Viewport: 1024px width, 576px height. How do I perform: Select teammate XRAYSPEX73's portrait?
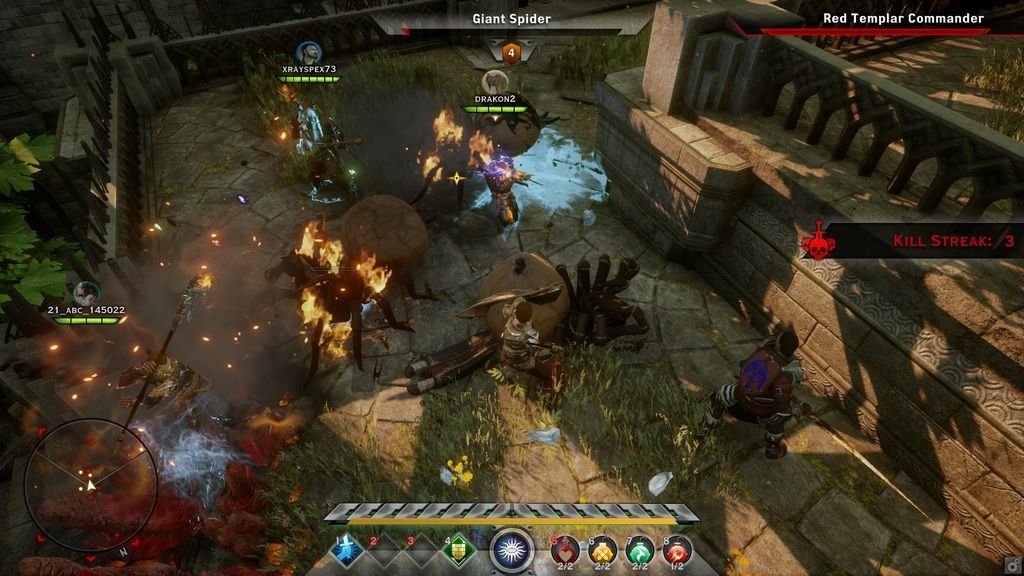[x=308, y=52]
